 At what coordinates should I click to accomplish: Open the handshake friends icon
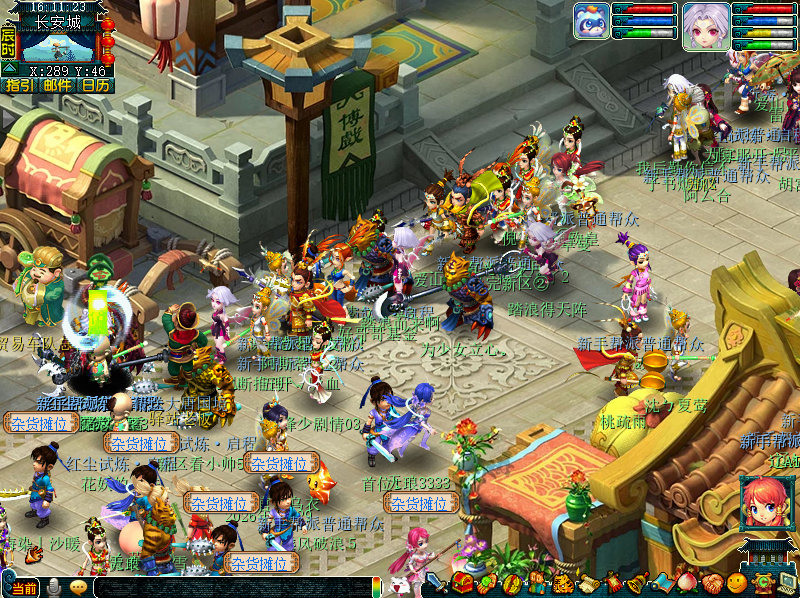pos(712,583)
